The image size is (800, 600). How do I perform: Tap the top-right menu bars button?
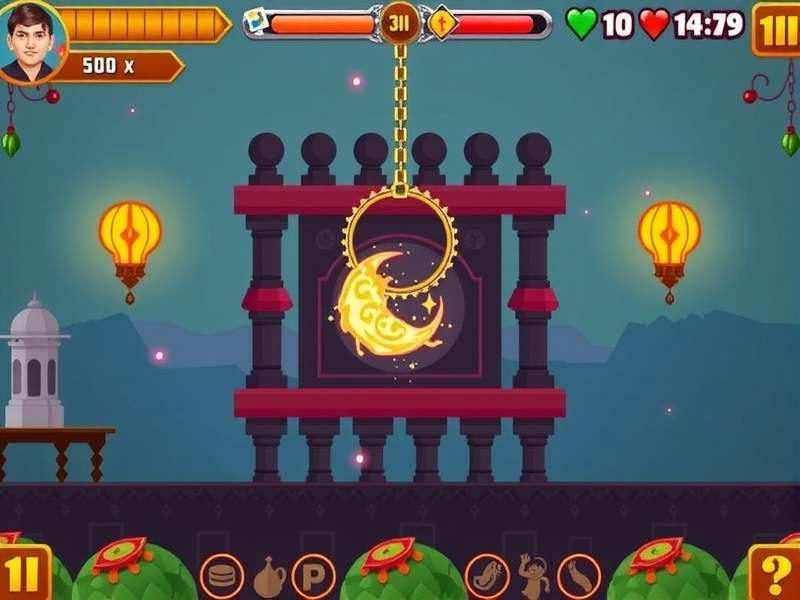coord(776,27)
